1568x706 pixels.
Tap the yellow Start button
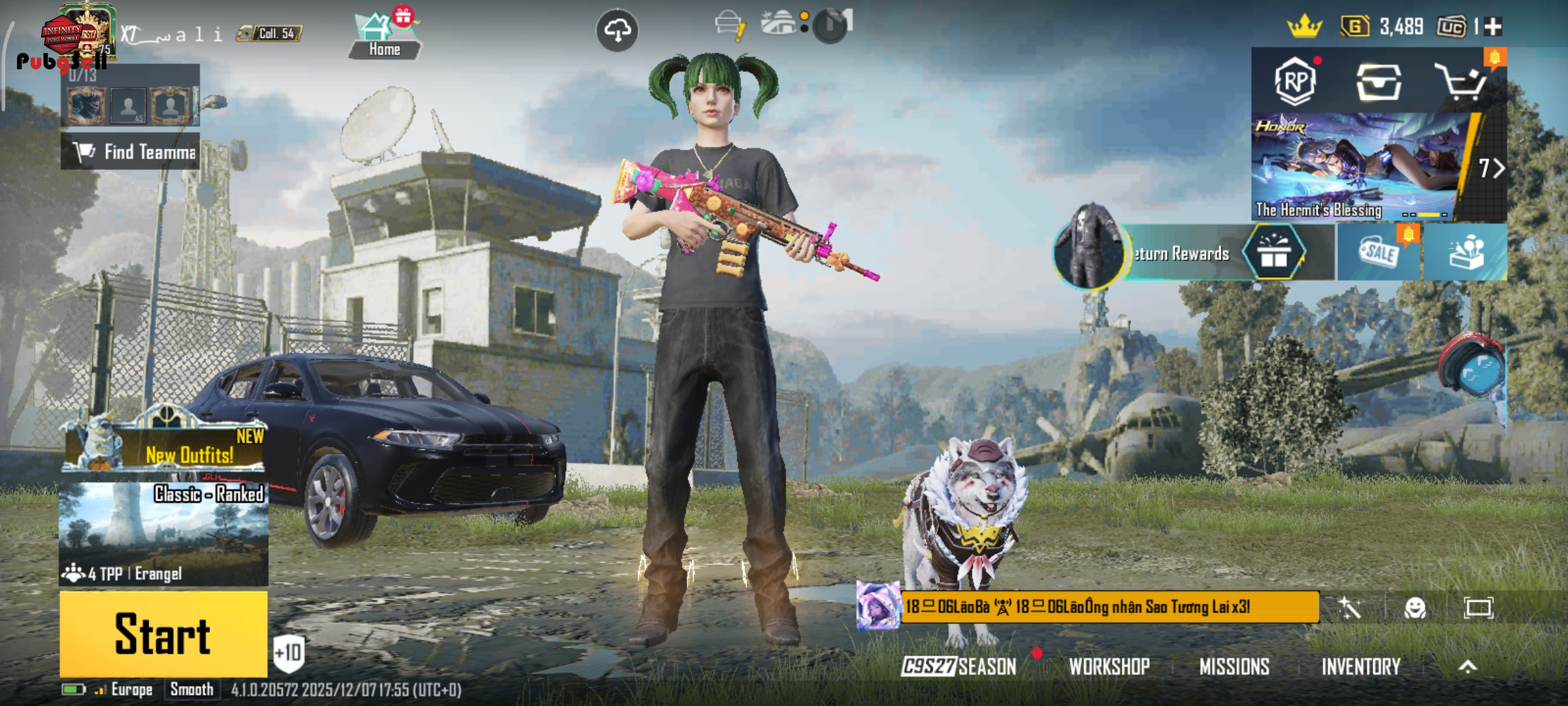163,634
